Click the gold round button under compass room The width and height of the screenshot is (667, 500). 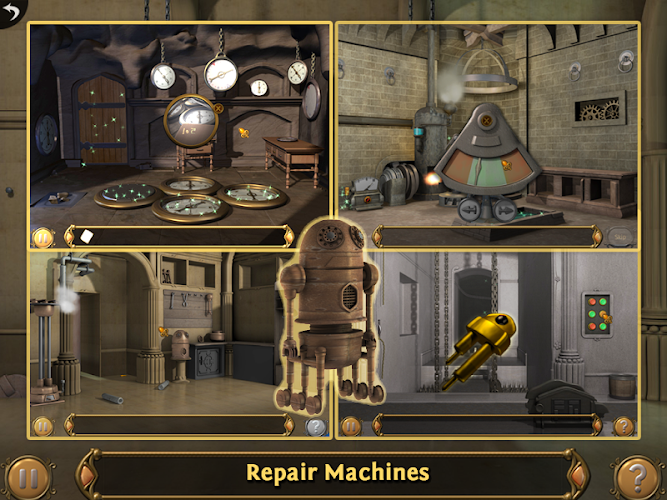click(x=42, y=237)
